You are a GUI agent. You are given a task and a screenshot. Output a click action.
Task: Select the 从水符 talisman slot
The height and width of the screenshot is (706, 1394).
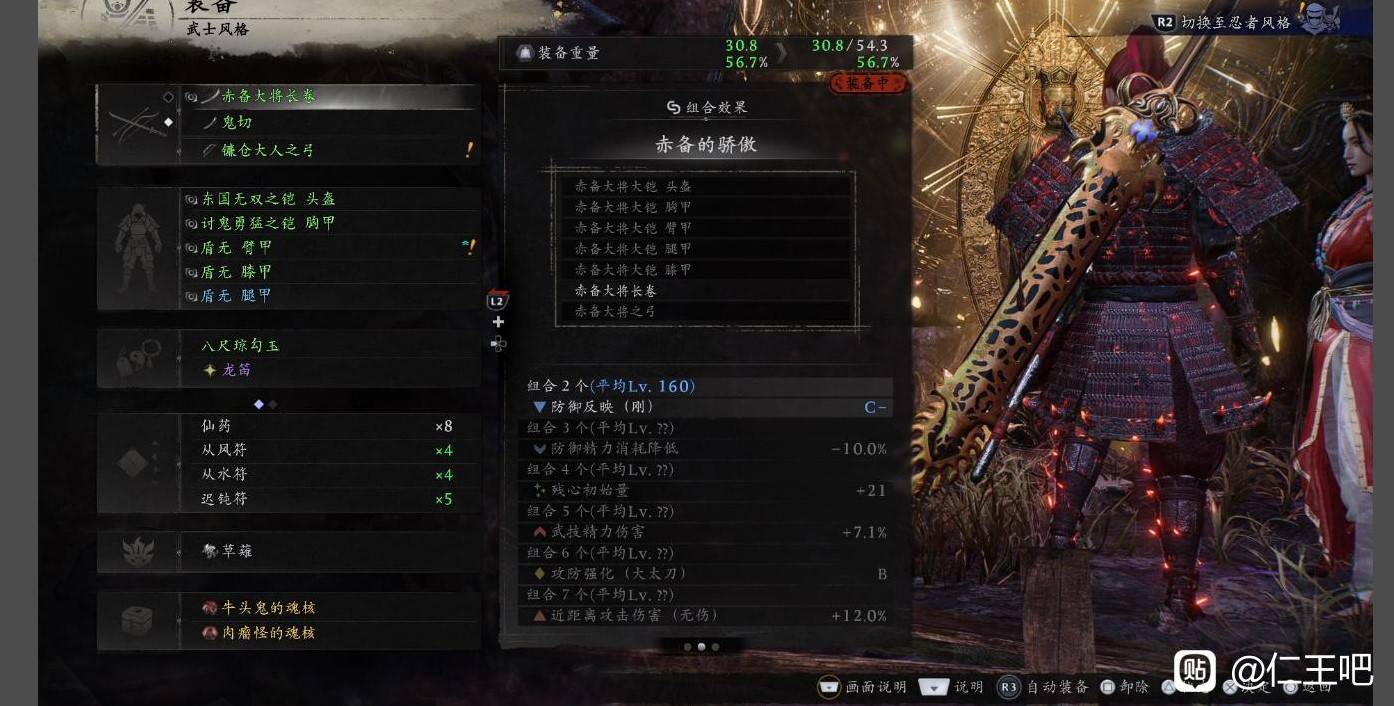click(x=224, y=474)
